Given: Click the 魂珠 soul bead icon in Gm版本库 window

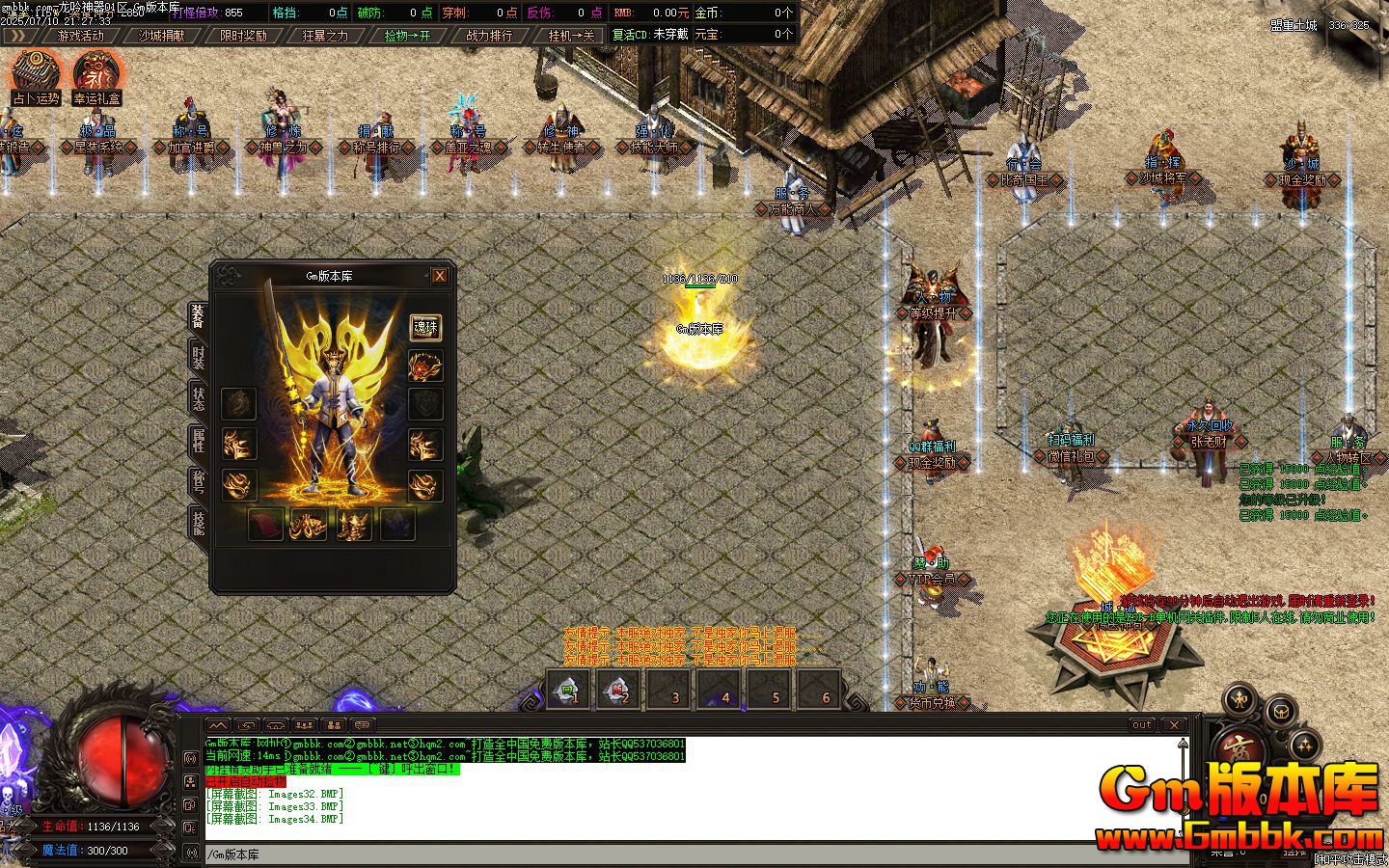Looking at the screenshot, I should click(427, 327).
